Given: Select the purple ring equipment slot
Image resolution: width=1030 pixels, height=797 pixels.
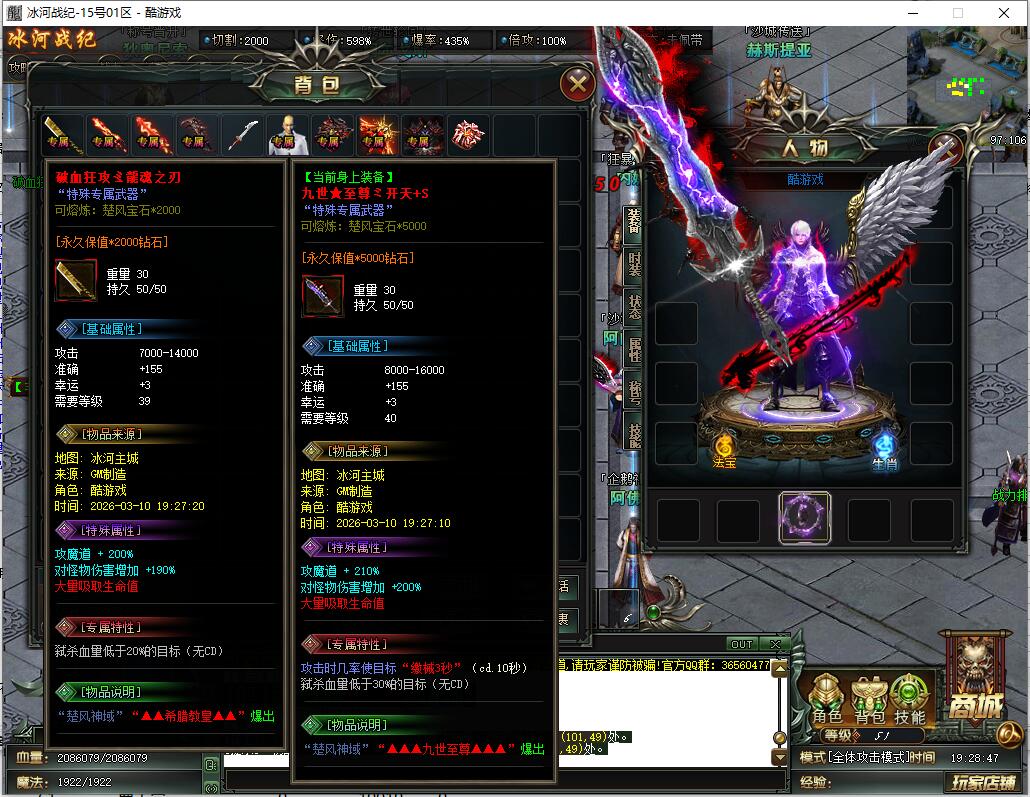Looking at the screenshot, I should [x=804, y=517].
